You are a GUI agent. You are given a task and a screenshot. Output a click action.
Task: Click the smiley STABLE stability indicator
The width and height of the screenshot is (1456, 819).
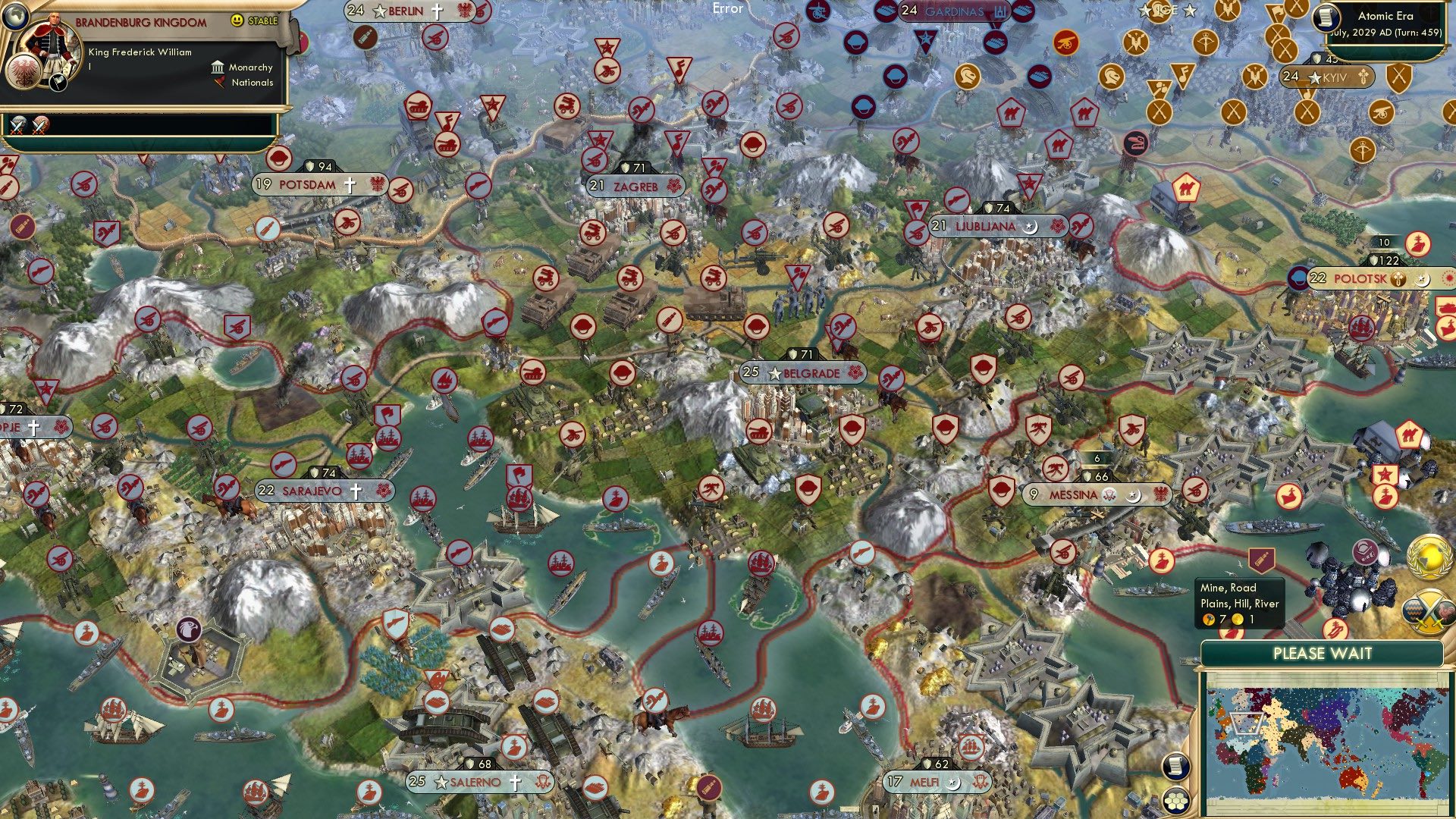tap(238, 21)
